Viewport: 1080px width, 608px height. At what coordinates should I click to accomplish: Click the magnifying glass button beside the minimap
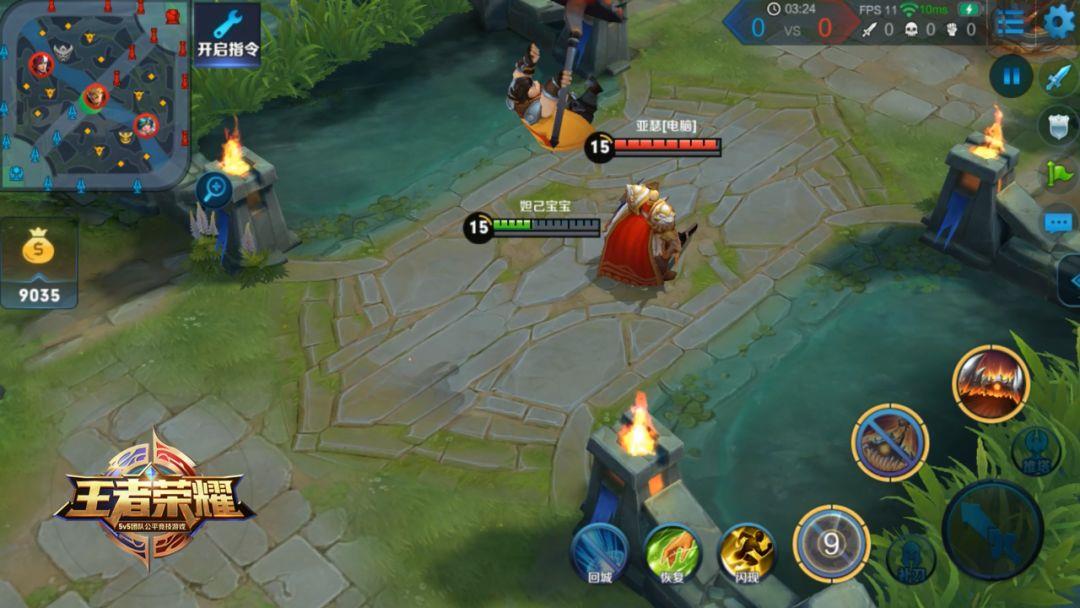[213, 188]
